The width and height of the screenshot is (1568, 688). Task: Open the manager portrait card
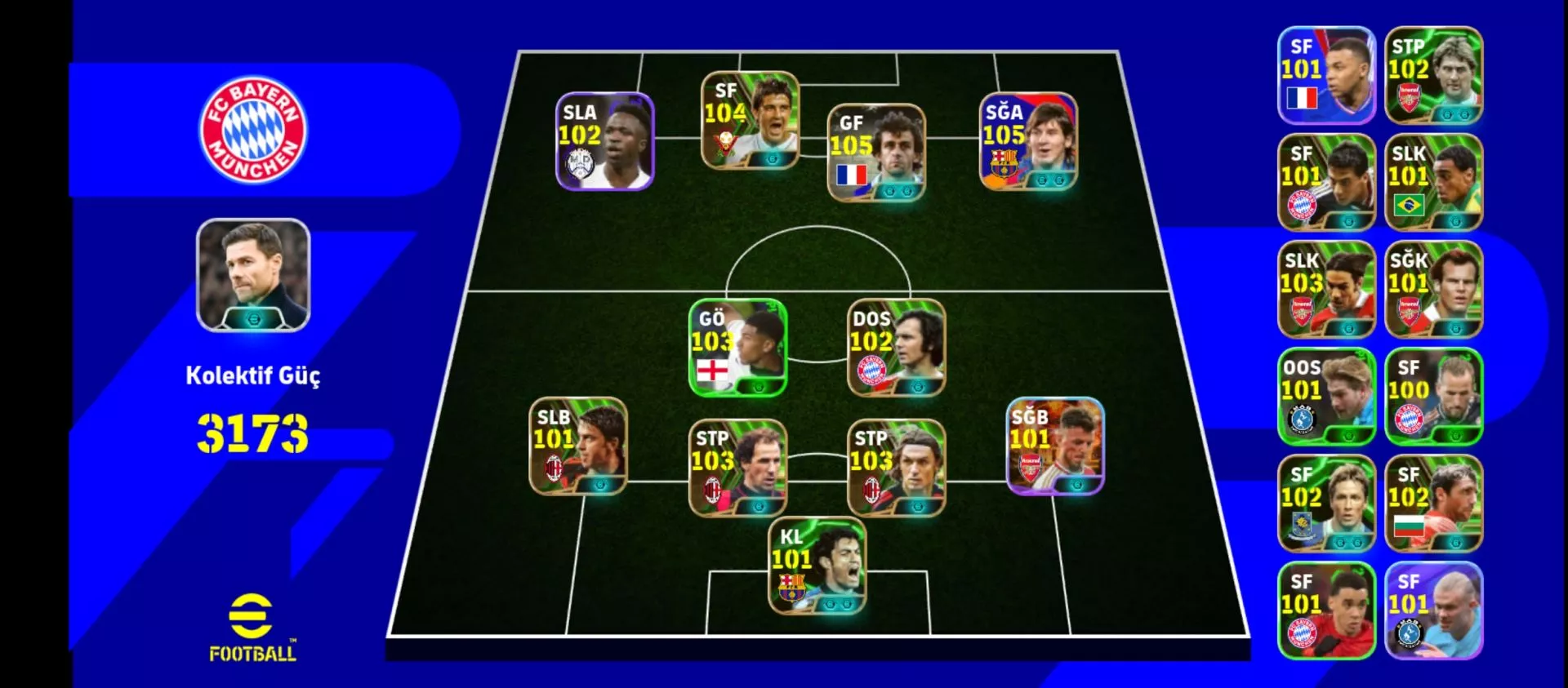pyautogui.click(x=253, y=275)
